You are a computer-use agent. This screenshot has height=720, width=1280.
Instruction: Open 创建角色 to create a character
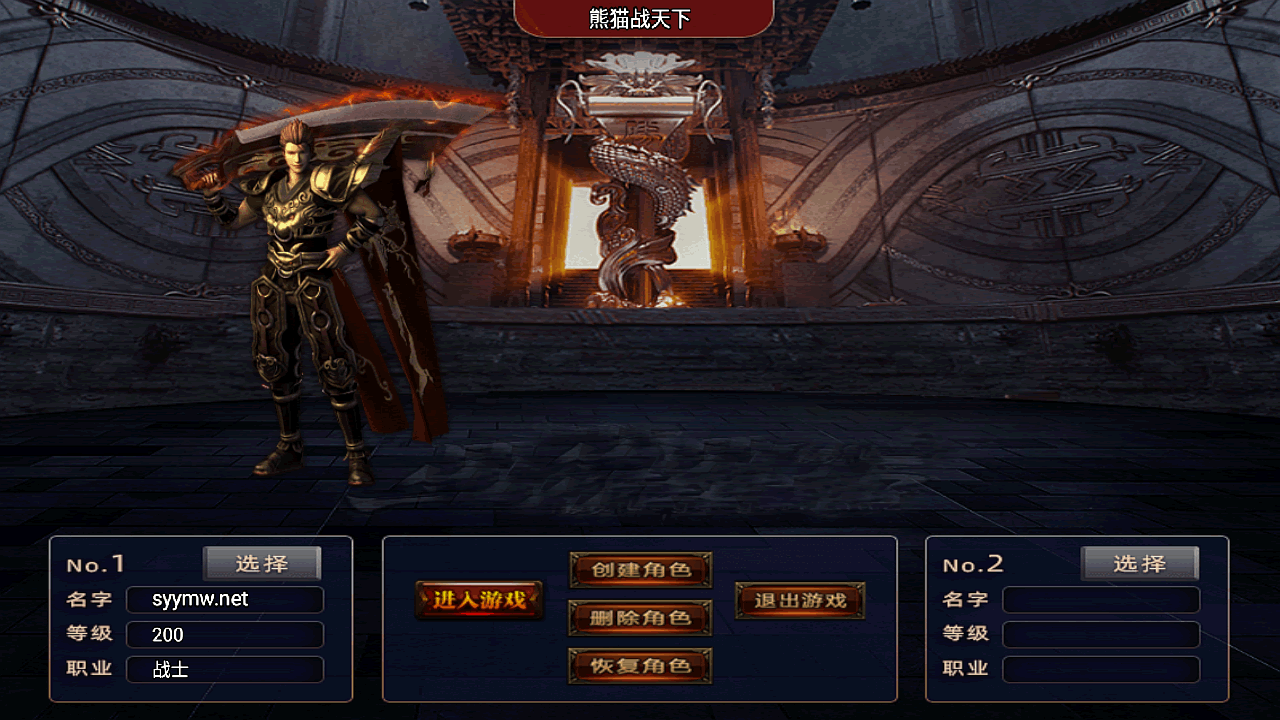coord(640,570)
